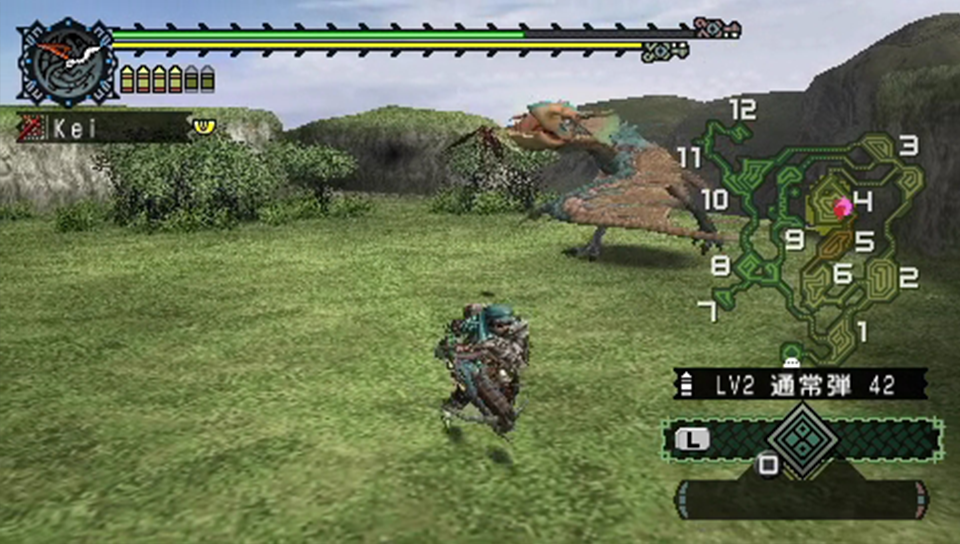Click the pink monster marker on minimap

coord(843,207)
